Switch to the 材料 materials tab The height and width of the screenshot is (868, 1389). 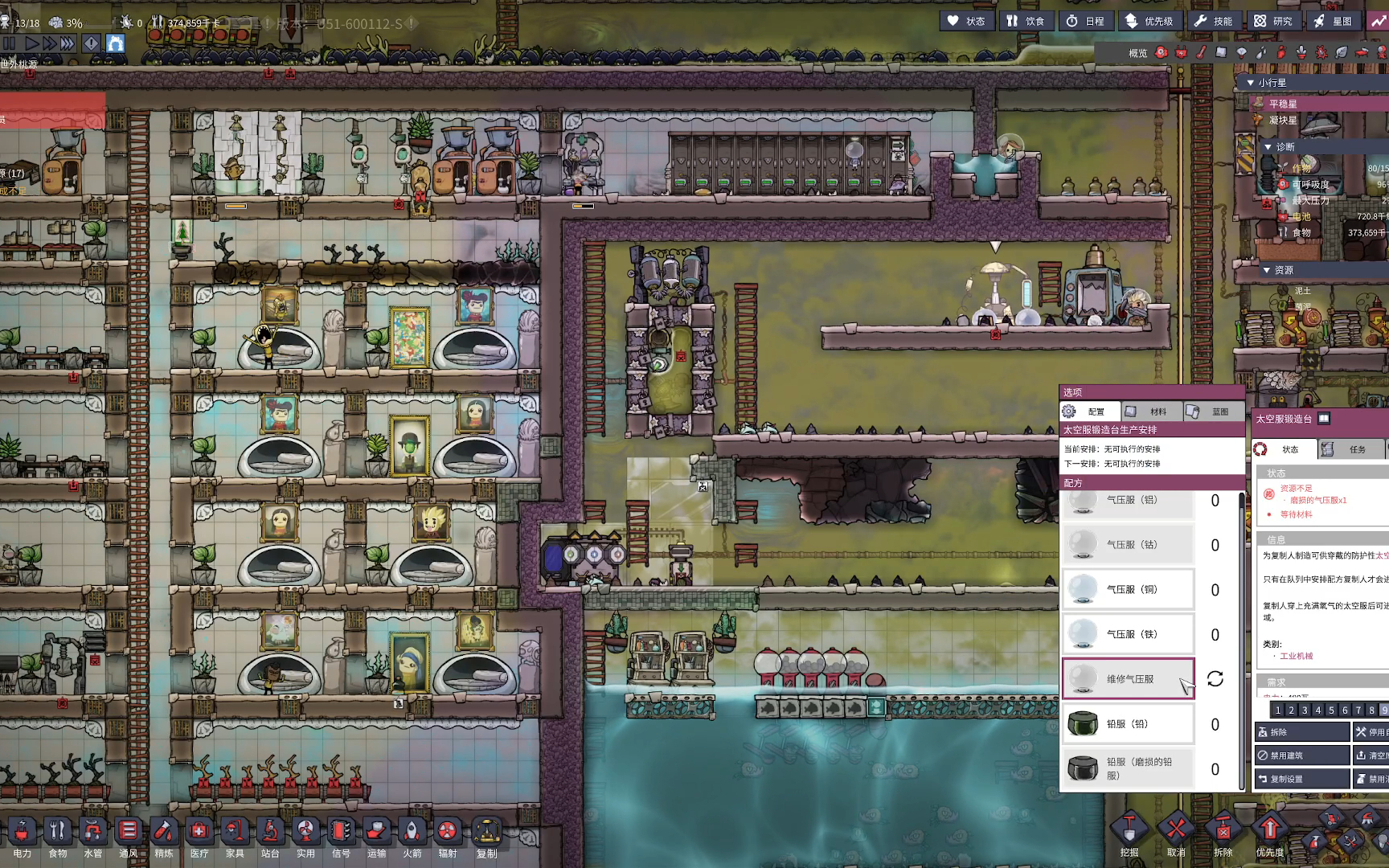click(1150, 411)
